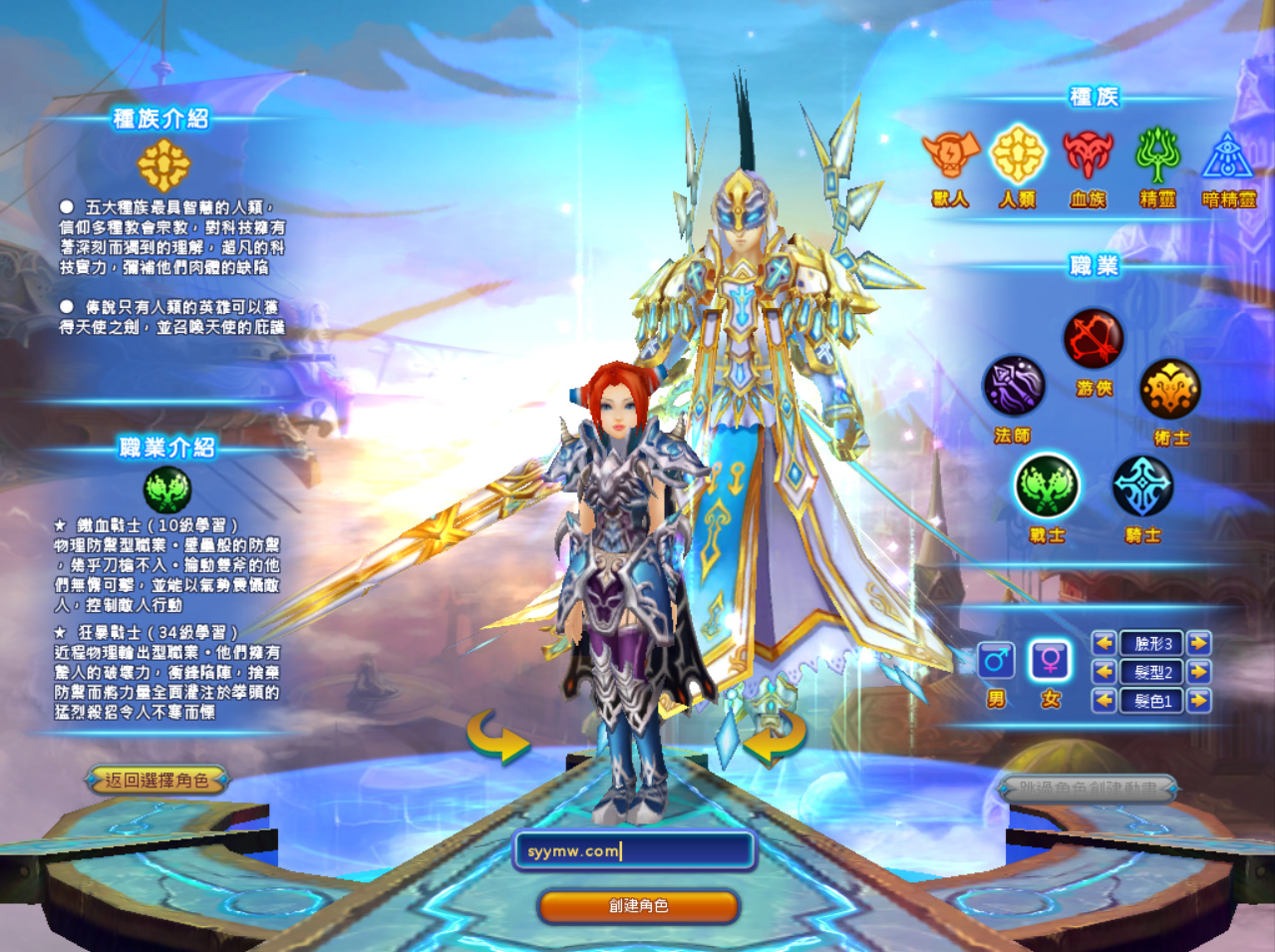Viewport: 1275px width, 952px height.
Task: Choose the 暗精靈 race icon
Action: [1228, 158]
